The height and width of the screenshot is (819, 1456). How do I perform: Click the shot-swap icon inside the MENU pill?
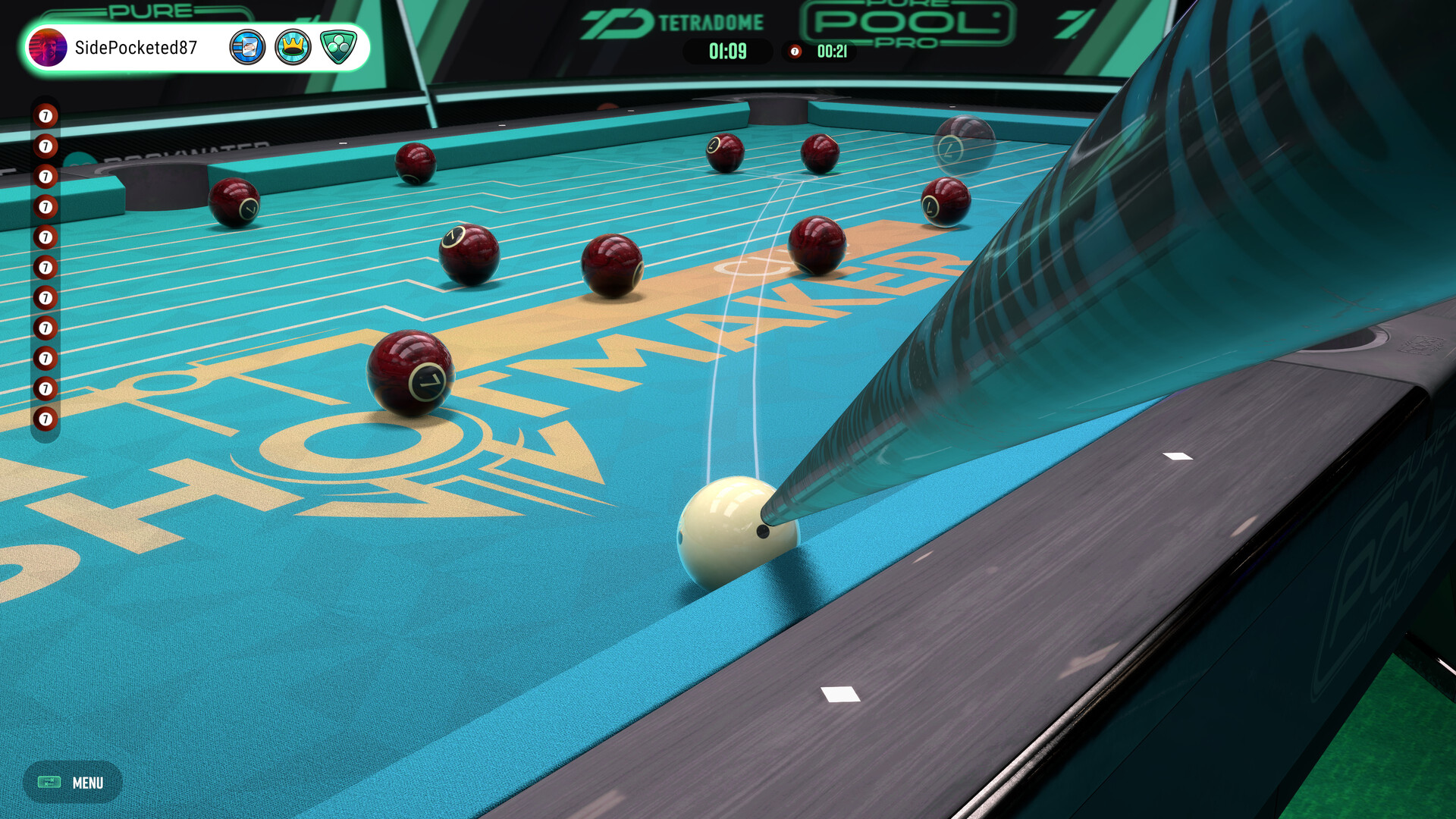coord(50,783)
